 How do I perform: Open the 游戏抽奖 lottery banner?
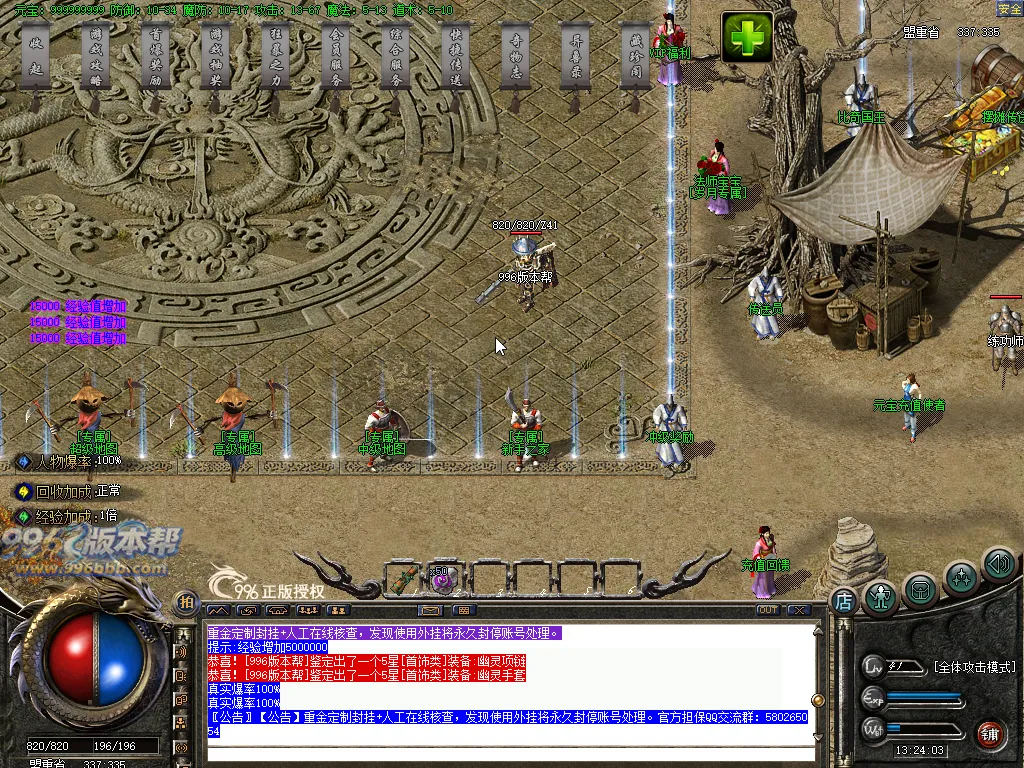[216, 58]
